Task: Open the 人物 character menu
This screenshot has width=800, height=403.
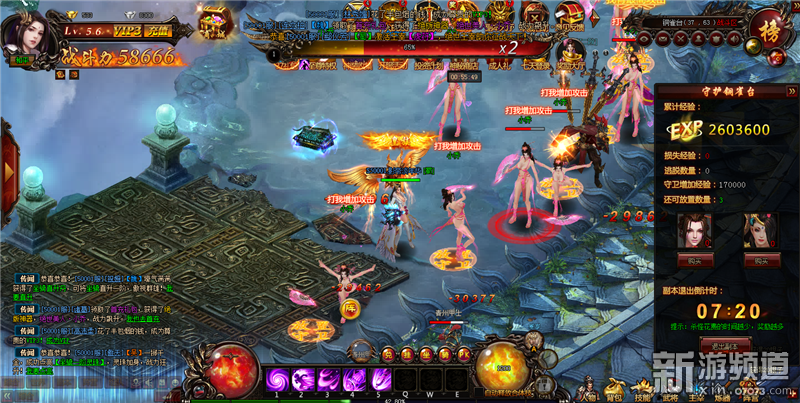Action: point(589,388)
